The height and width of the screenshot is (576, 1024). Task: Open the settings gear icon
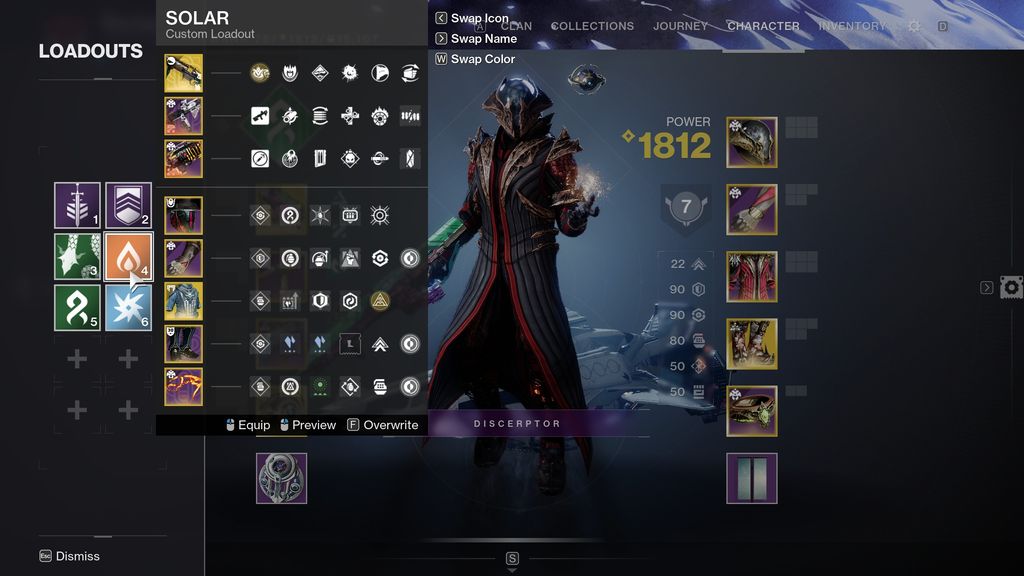coord(914,26)
